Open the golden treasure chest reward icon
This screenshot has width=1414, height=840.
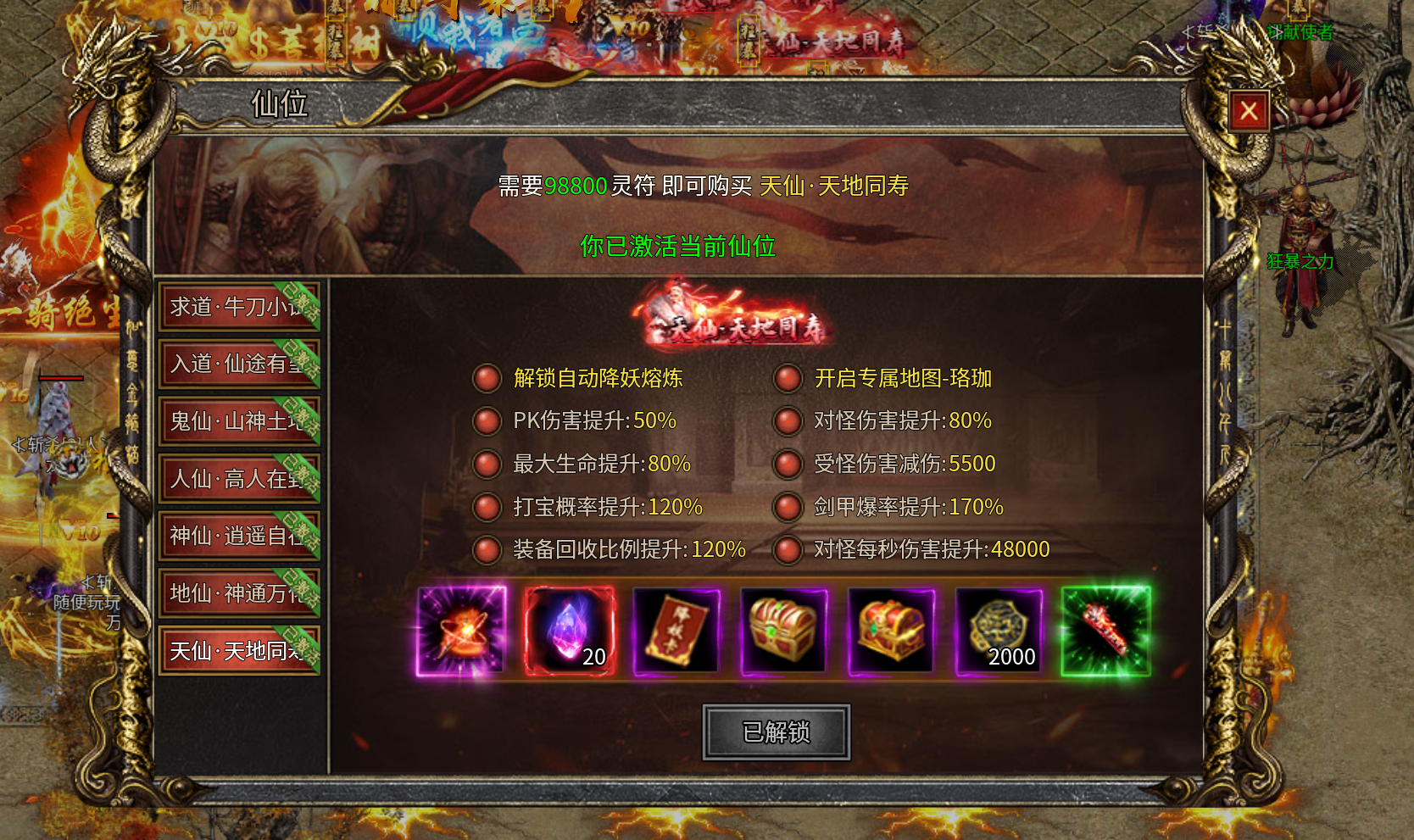click(782, 630)
